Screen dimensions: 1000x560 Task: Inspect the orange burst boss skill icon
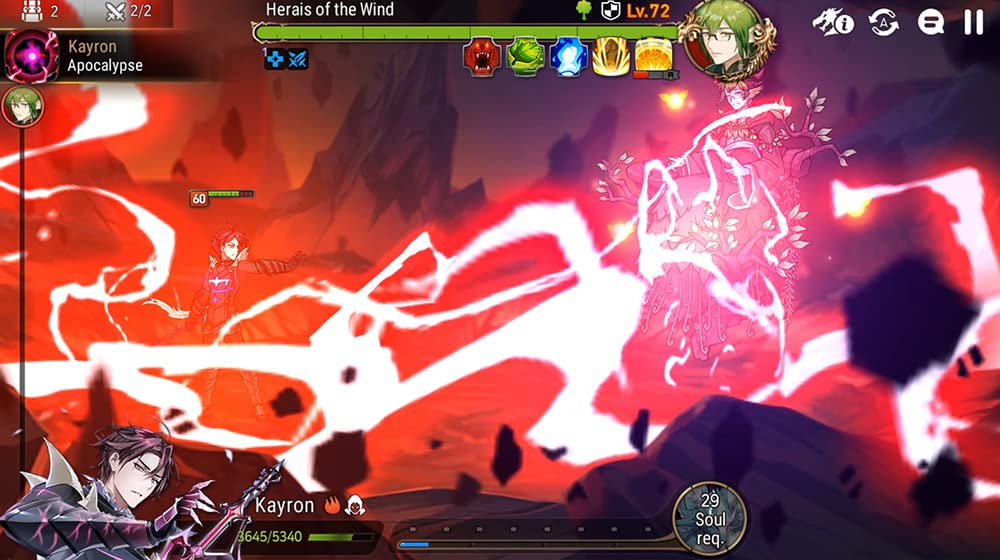(653, 56)
